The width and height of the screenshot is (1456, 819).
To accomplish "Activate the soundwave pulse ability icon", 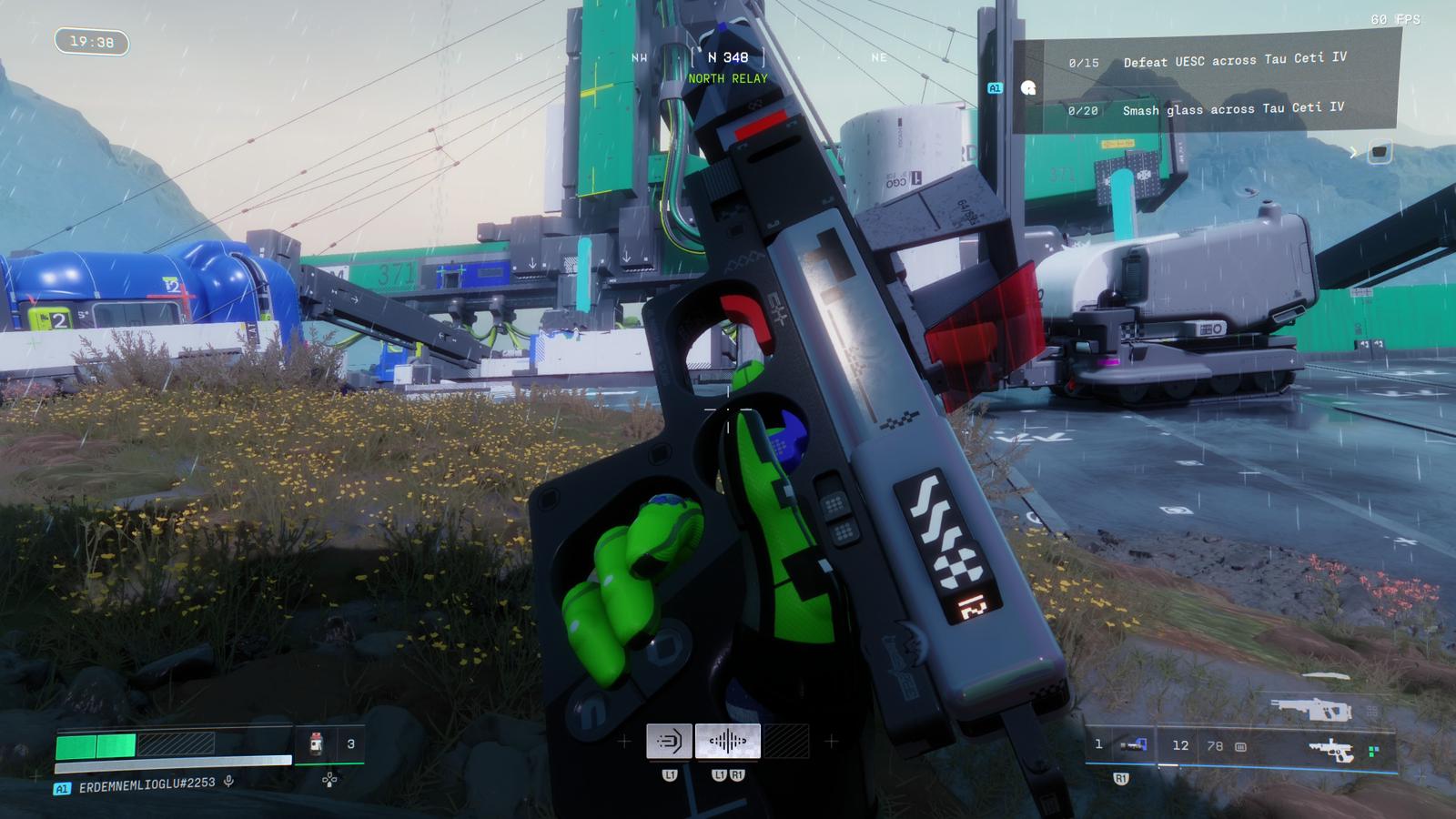I will tap(727, 742).
